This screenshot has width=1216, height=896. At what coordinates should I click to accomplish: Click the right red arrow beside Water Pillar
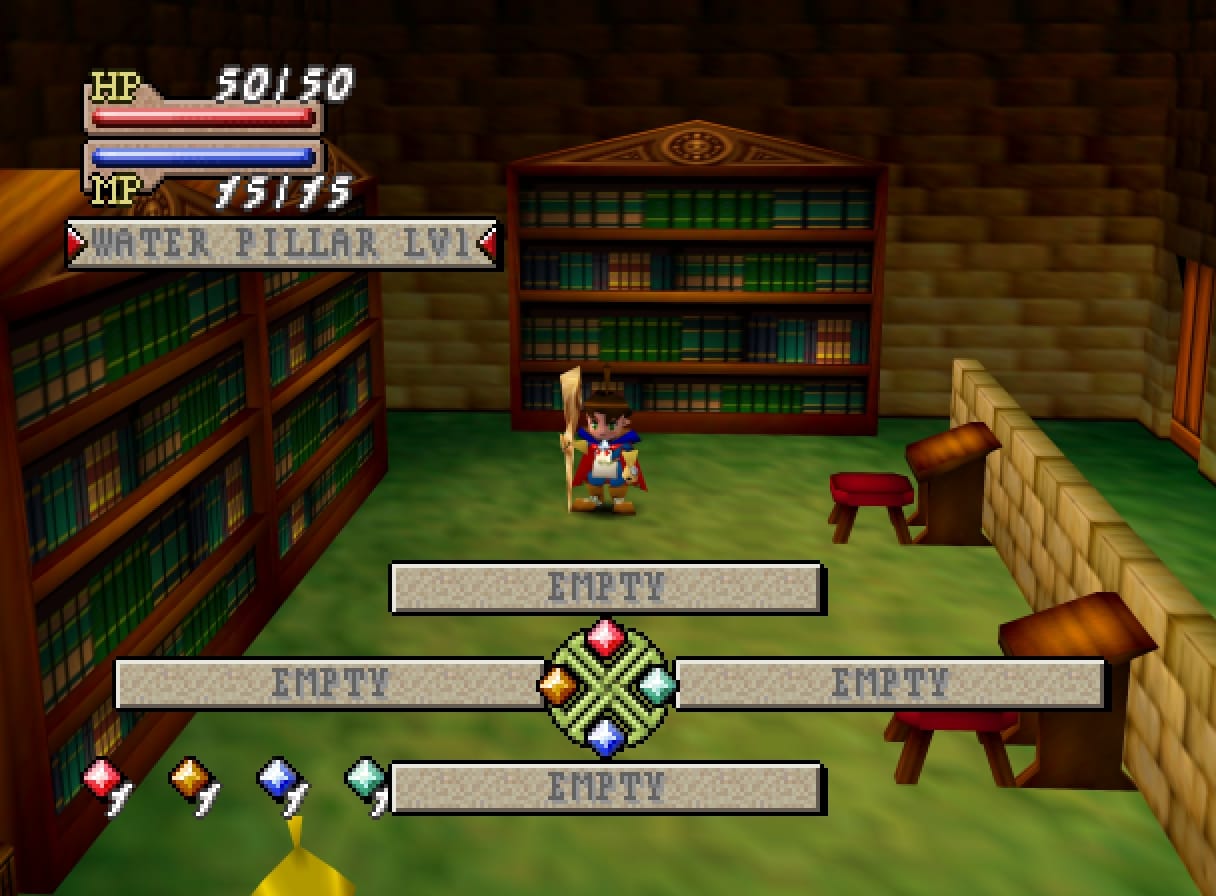[x=487, y=244]
